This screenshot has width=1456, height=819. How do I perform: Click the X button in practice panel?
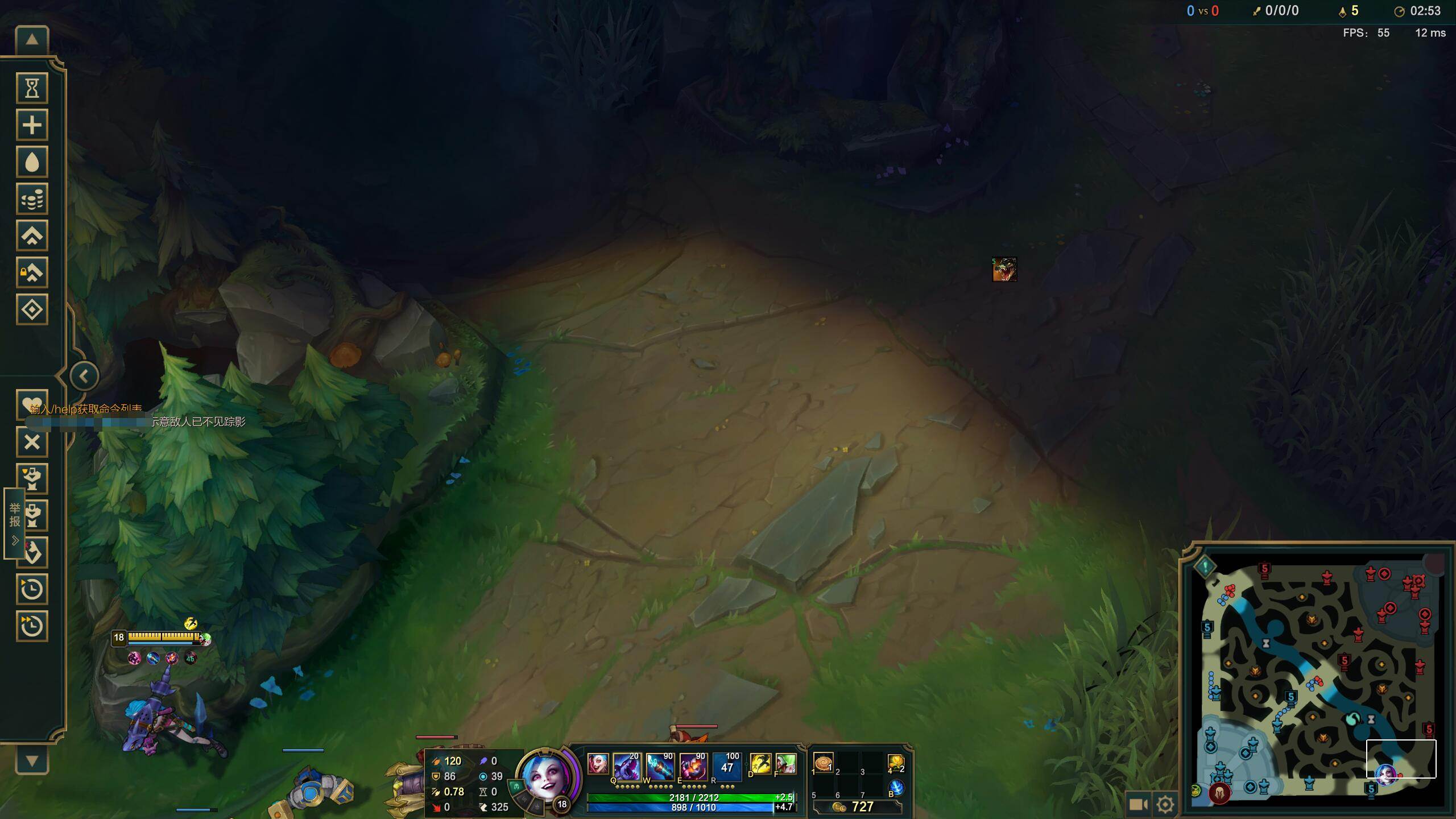click(32, 442)
